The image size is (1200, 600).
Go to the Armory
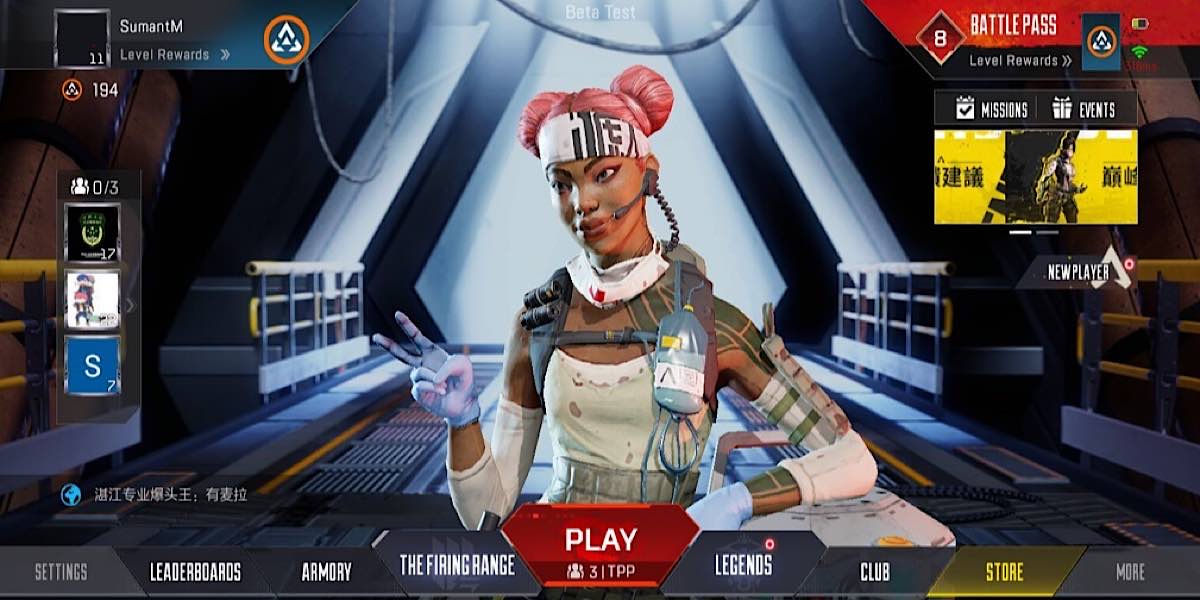click(326, 572)
